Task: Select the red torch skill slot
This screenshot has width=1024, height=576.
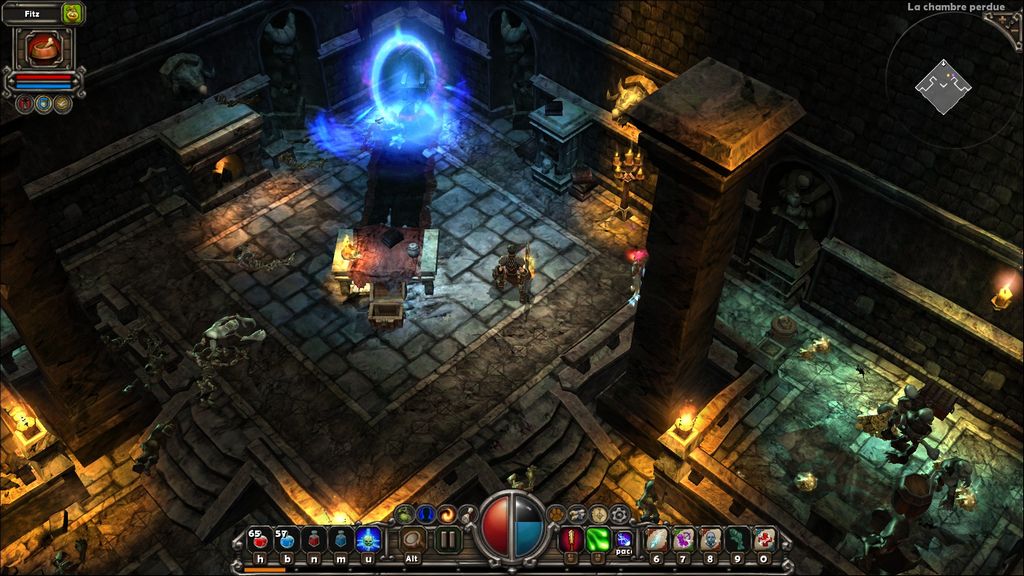Action: point(571,540)
